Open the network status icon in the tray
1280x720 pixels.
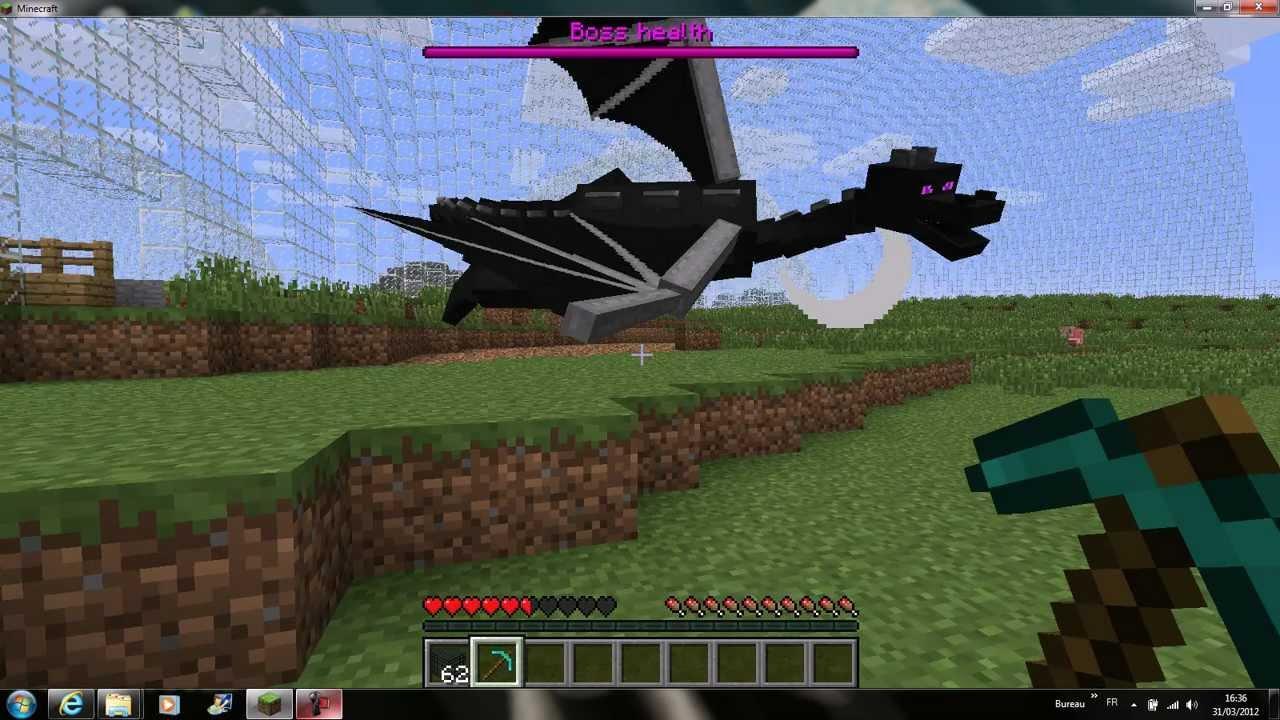tap(1172, 704)
